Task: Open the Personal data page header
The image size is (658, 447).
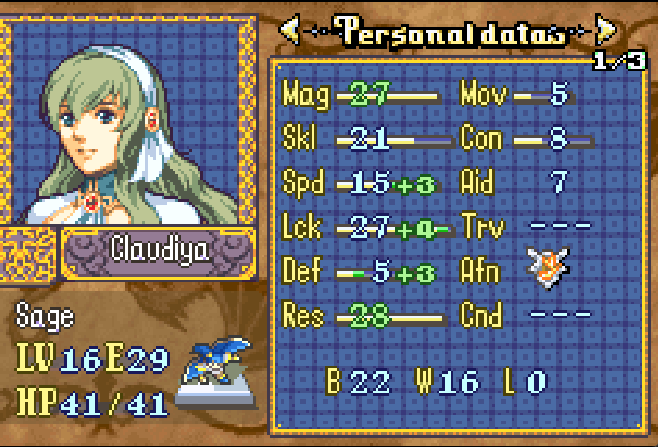Action: point(448,31)
